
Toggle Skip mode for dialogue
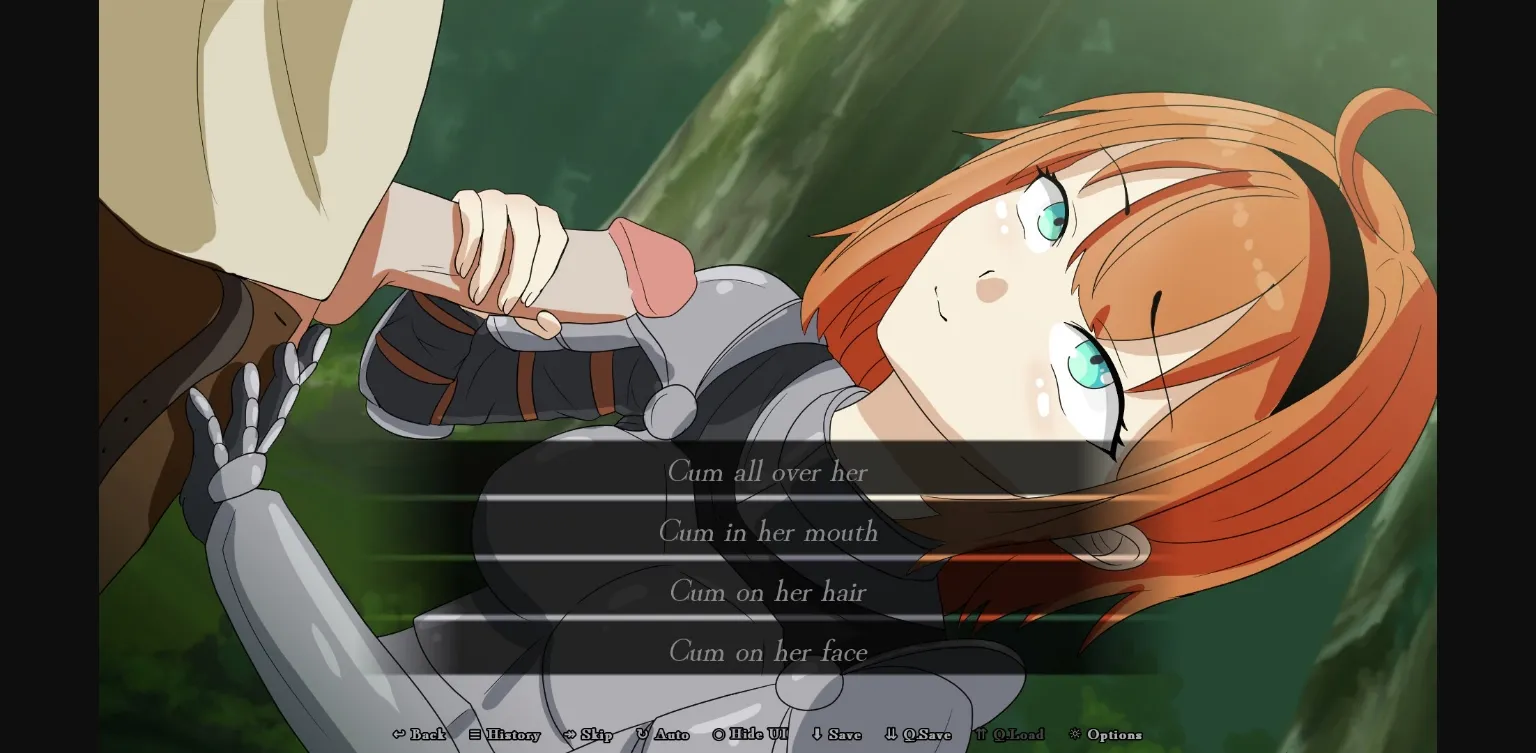click(590, 734)
